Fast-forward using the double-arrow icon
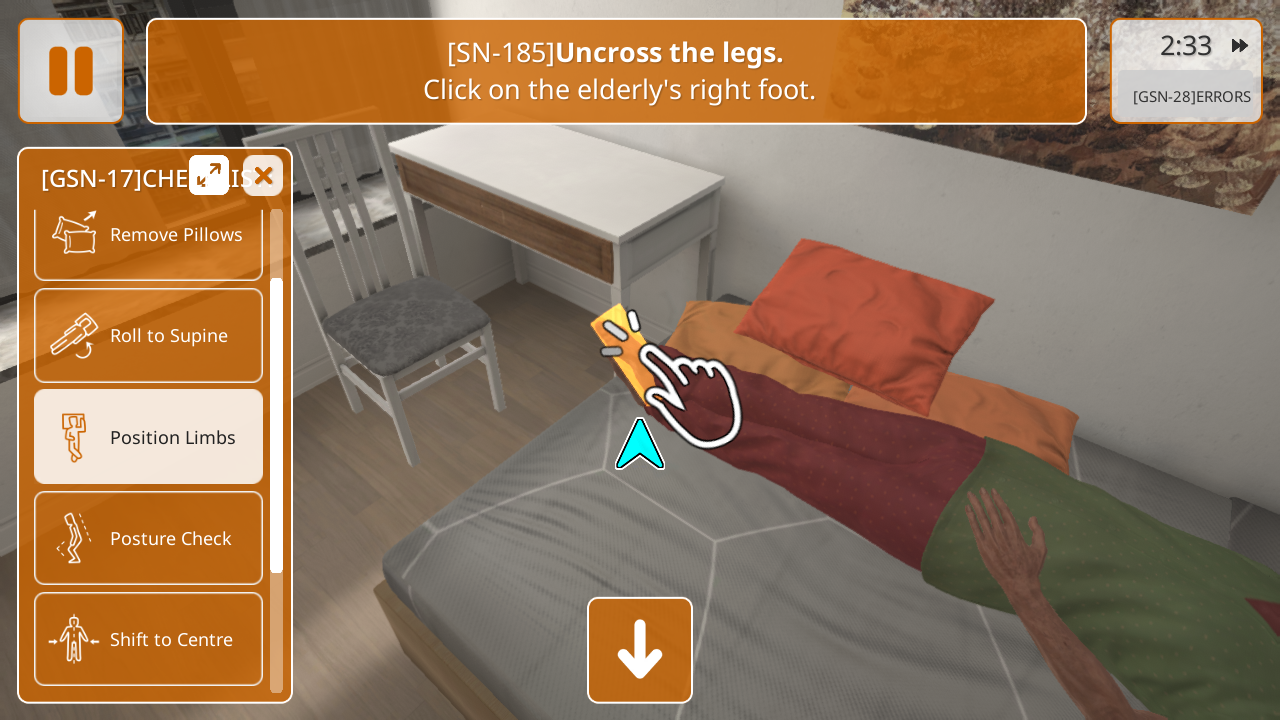The height and width of the screenshot is (720, 1280). (x=1239, y=46)
